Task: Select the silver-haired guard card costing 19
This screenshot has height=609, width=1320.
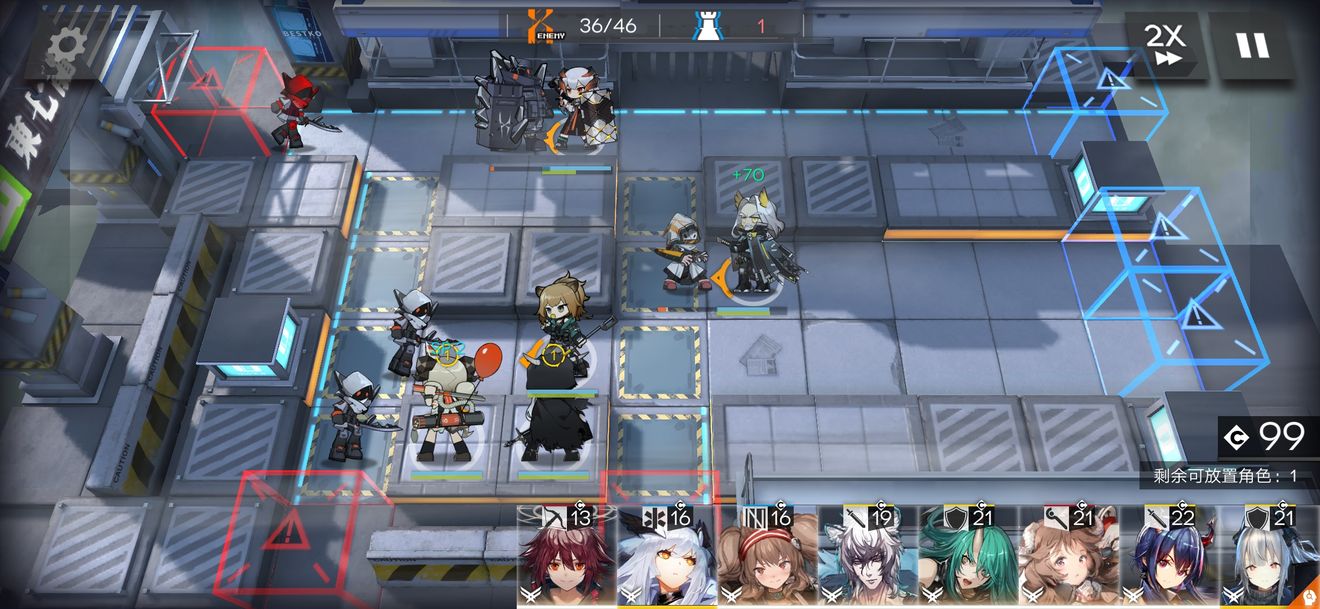Action: click(x=868, y=558)
